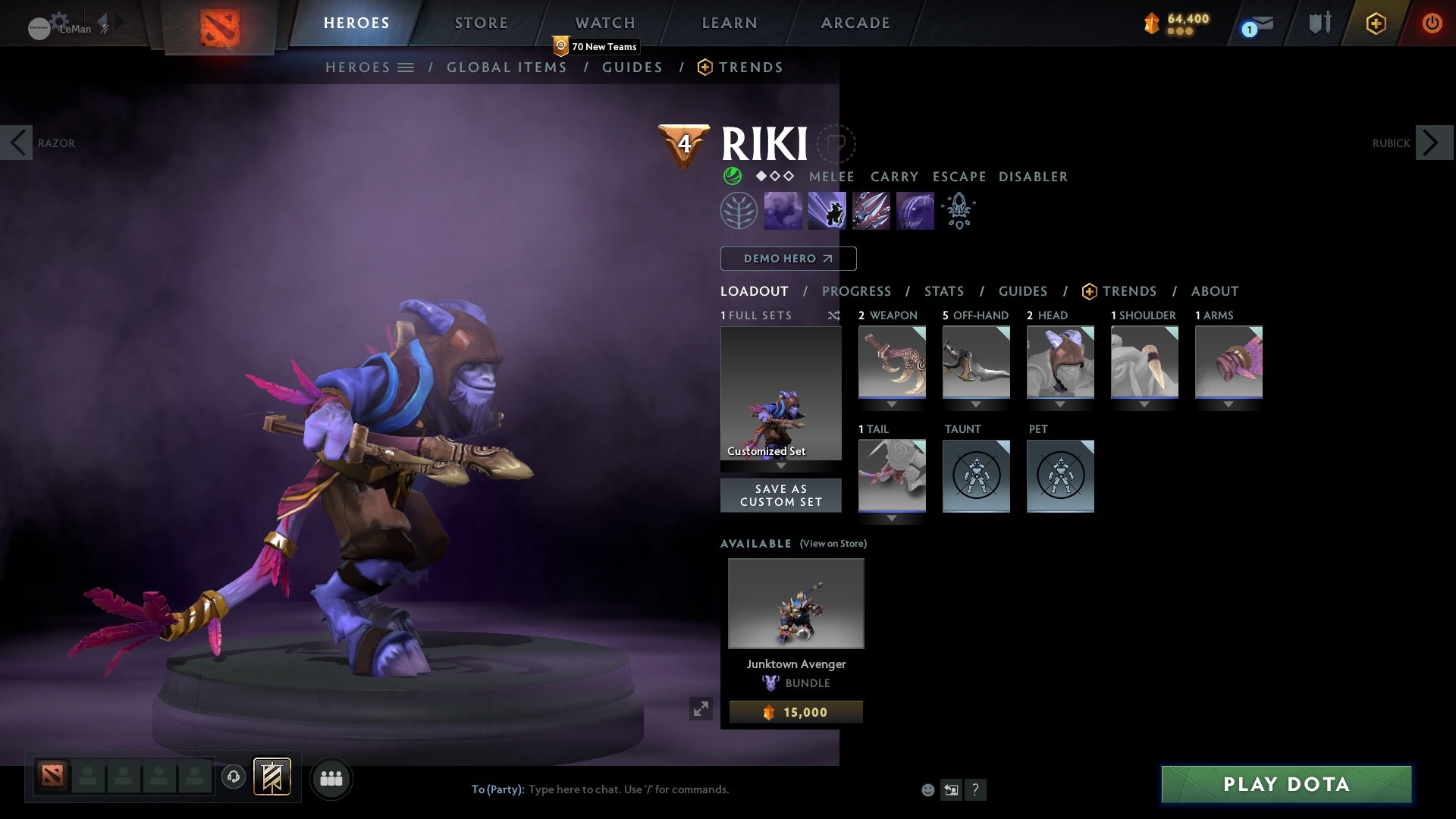Open friends list with people icon

point(331,777)
